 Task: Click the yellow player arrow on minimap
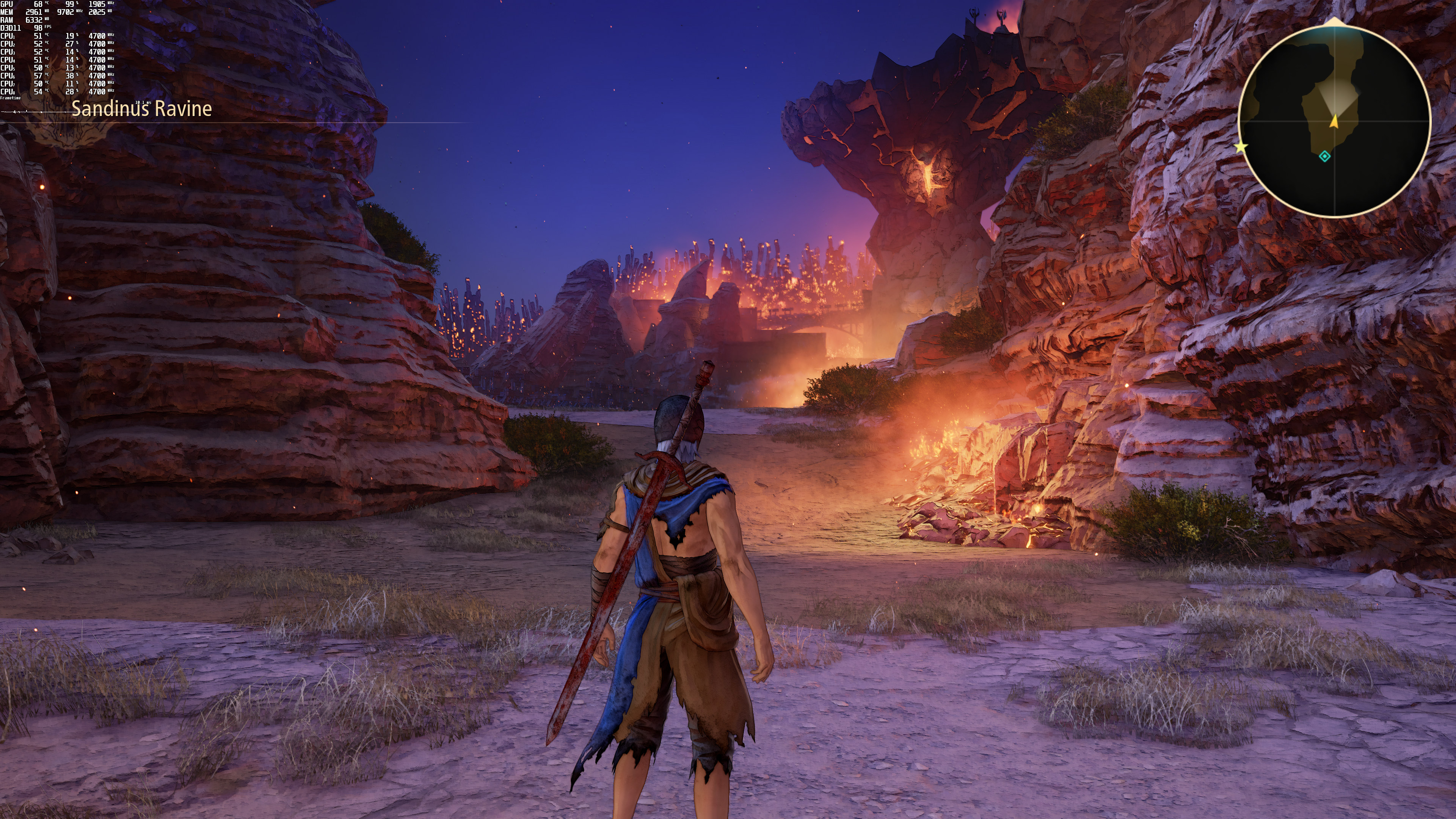(1335, 121)
